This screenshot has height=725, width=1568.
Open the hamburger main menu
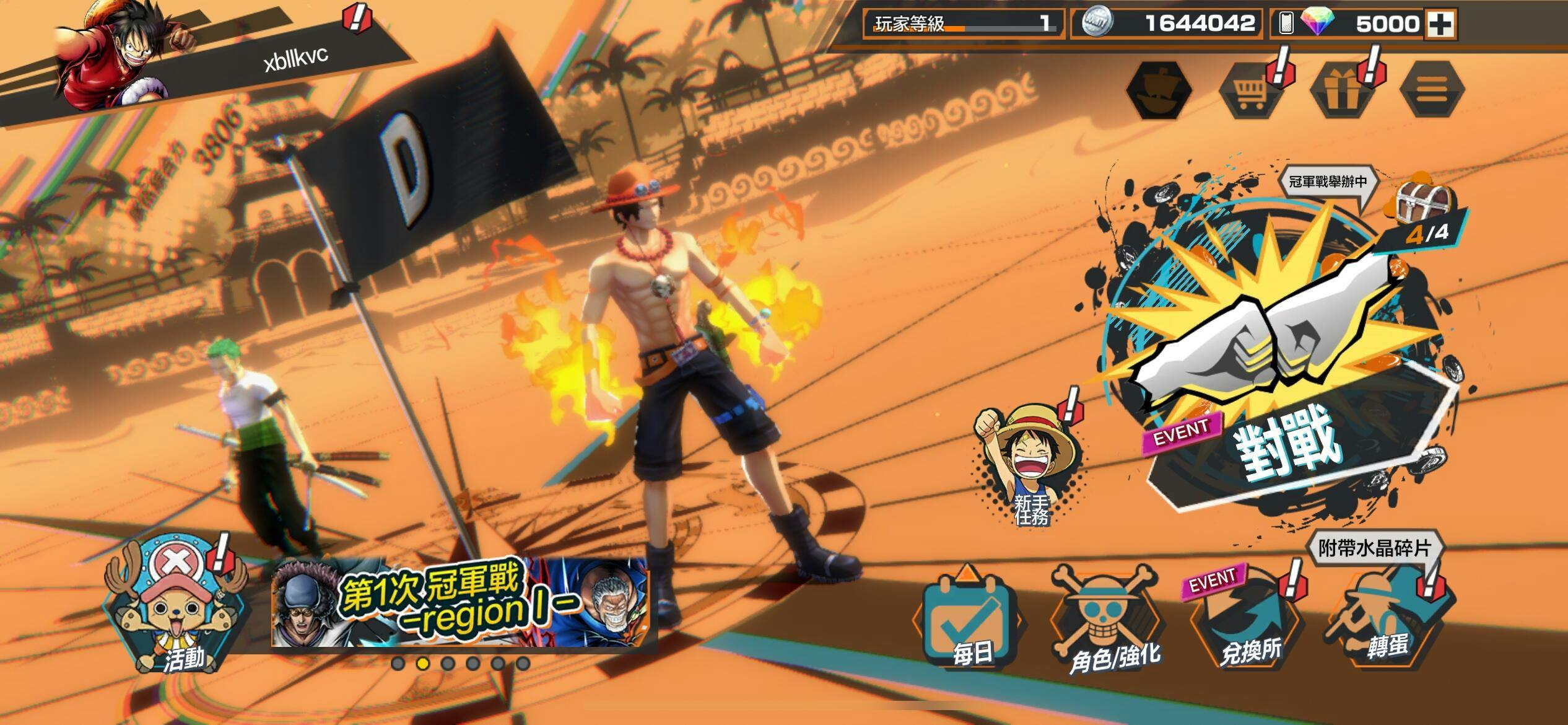click(x=1432, y=91)
